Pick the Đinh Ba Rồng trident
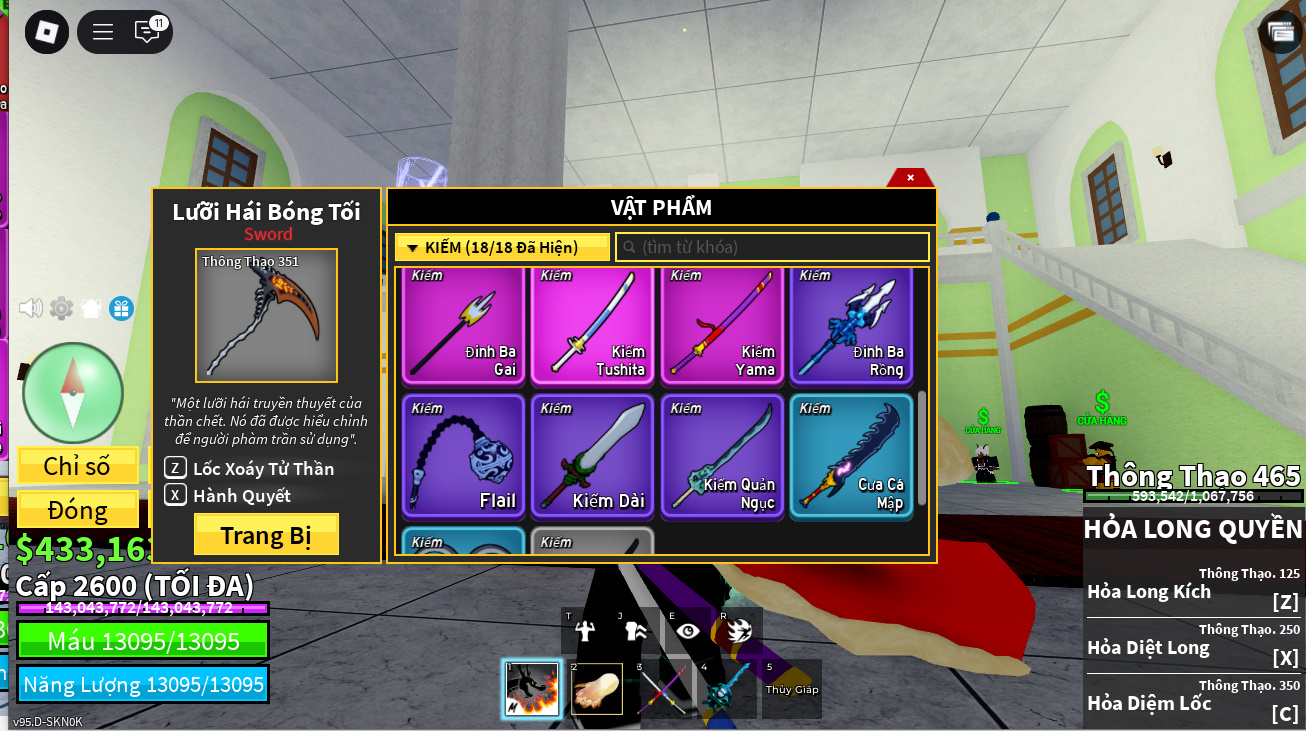The image size is (1306, 731). [852, 326]
